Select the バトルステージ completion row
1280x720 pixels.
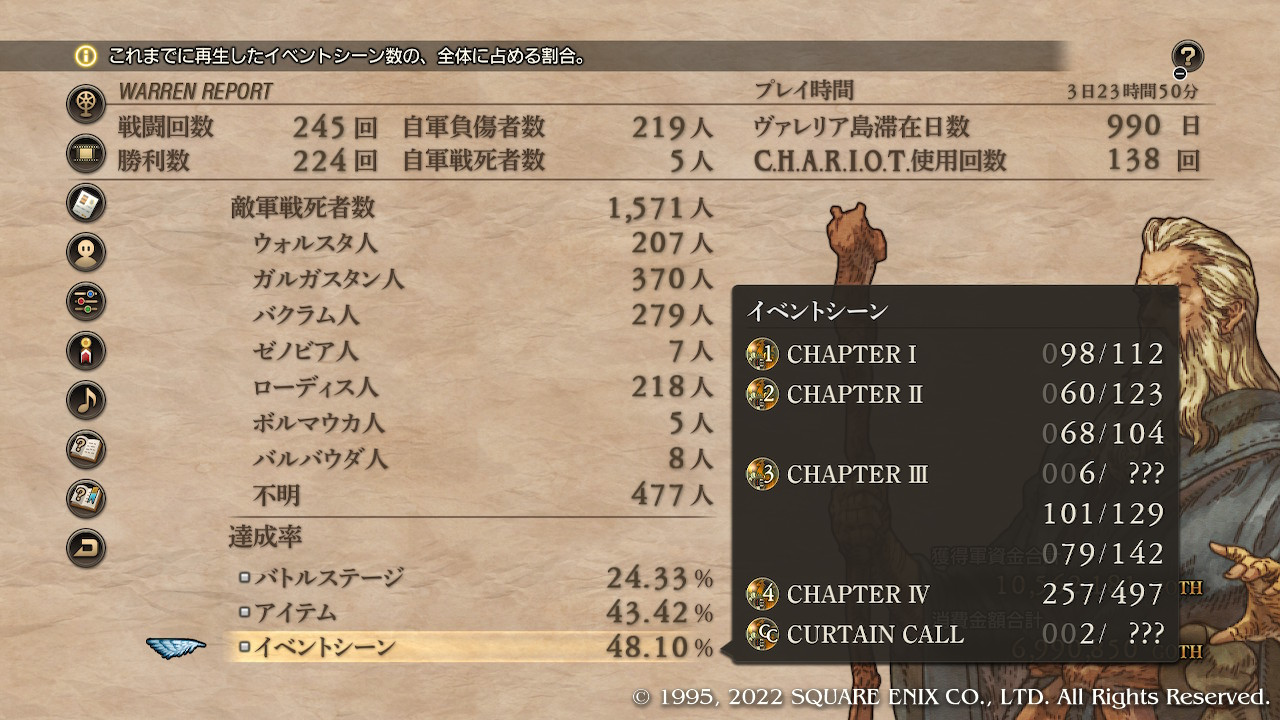click(x=475, y=577)
